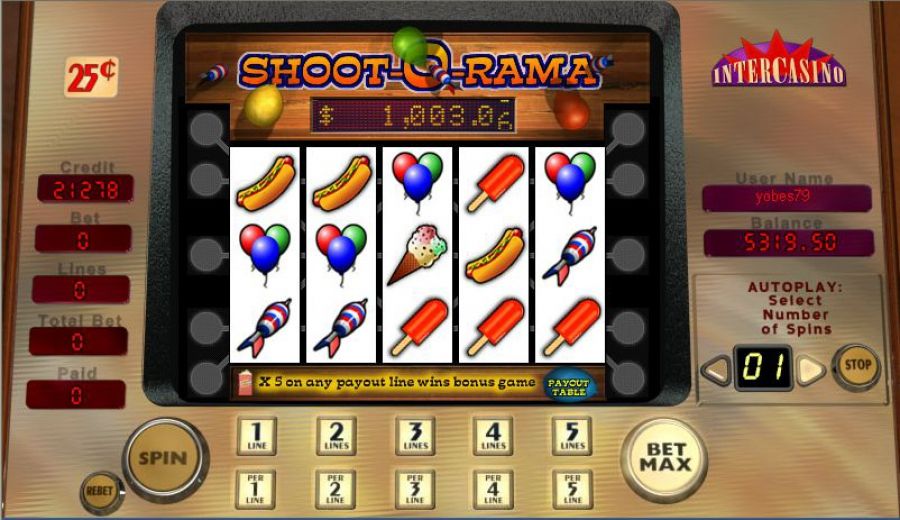Set bet to 1 per line
This screenshot has height=520, width=900.
(x=257, y=489)
